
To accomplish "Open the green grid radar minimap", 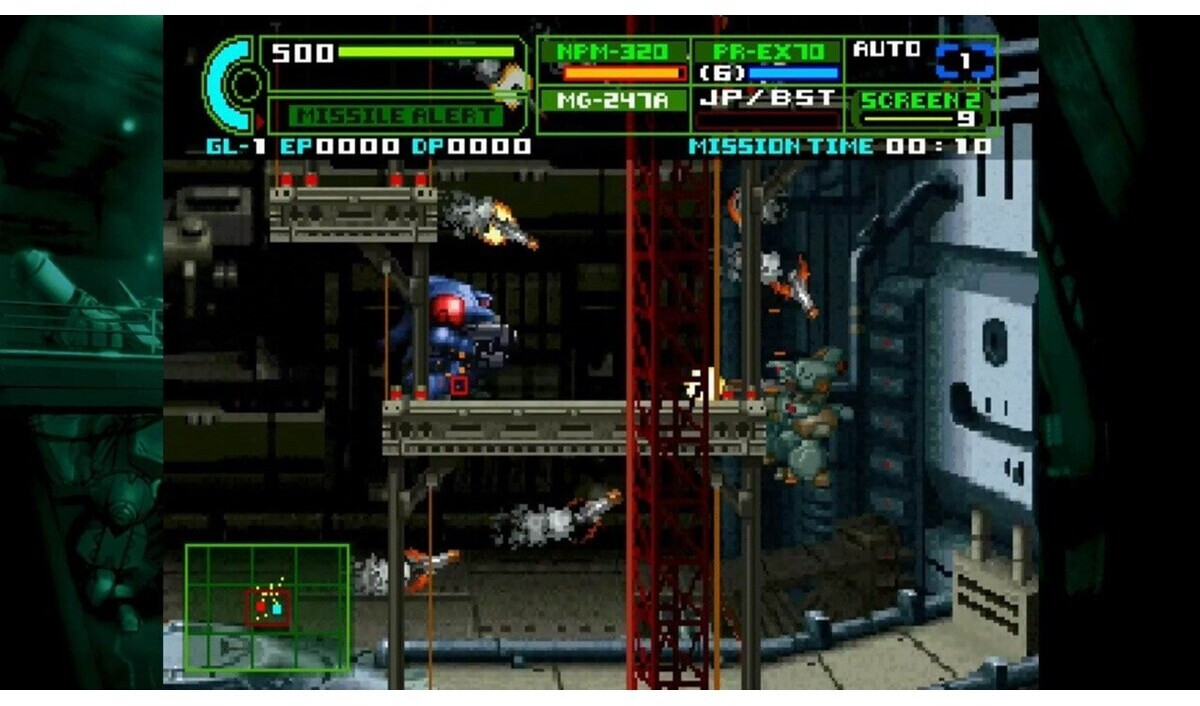I will pos(267,608).
